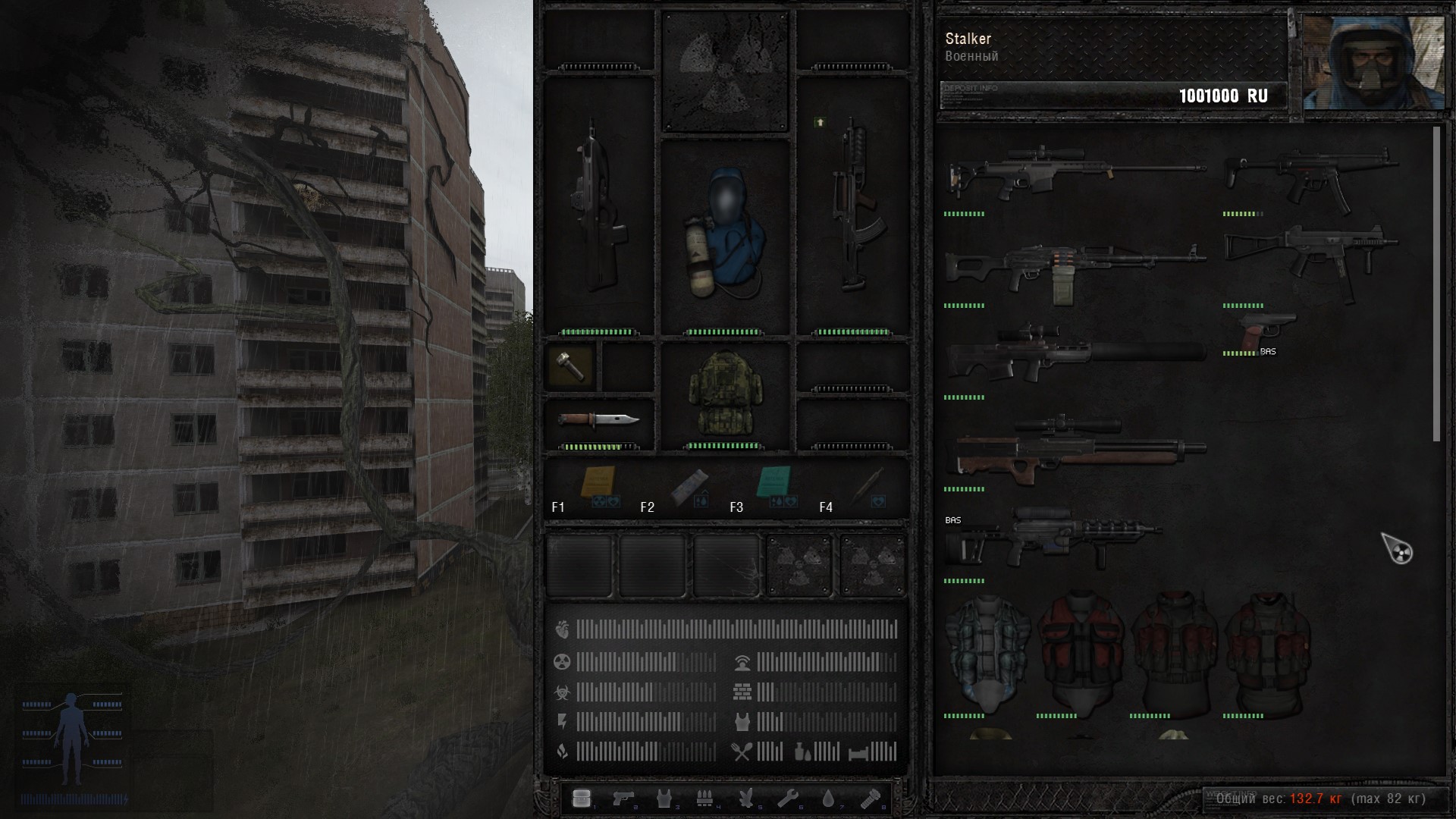
Task: Select the equipped blue gas-mask outfit
Action: pyautogui.click(x=724, y=235)
